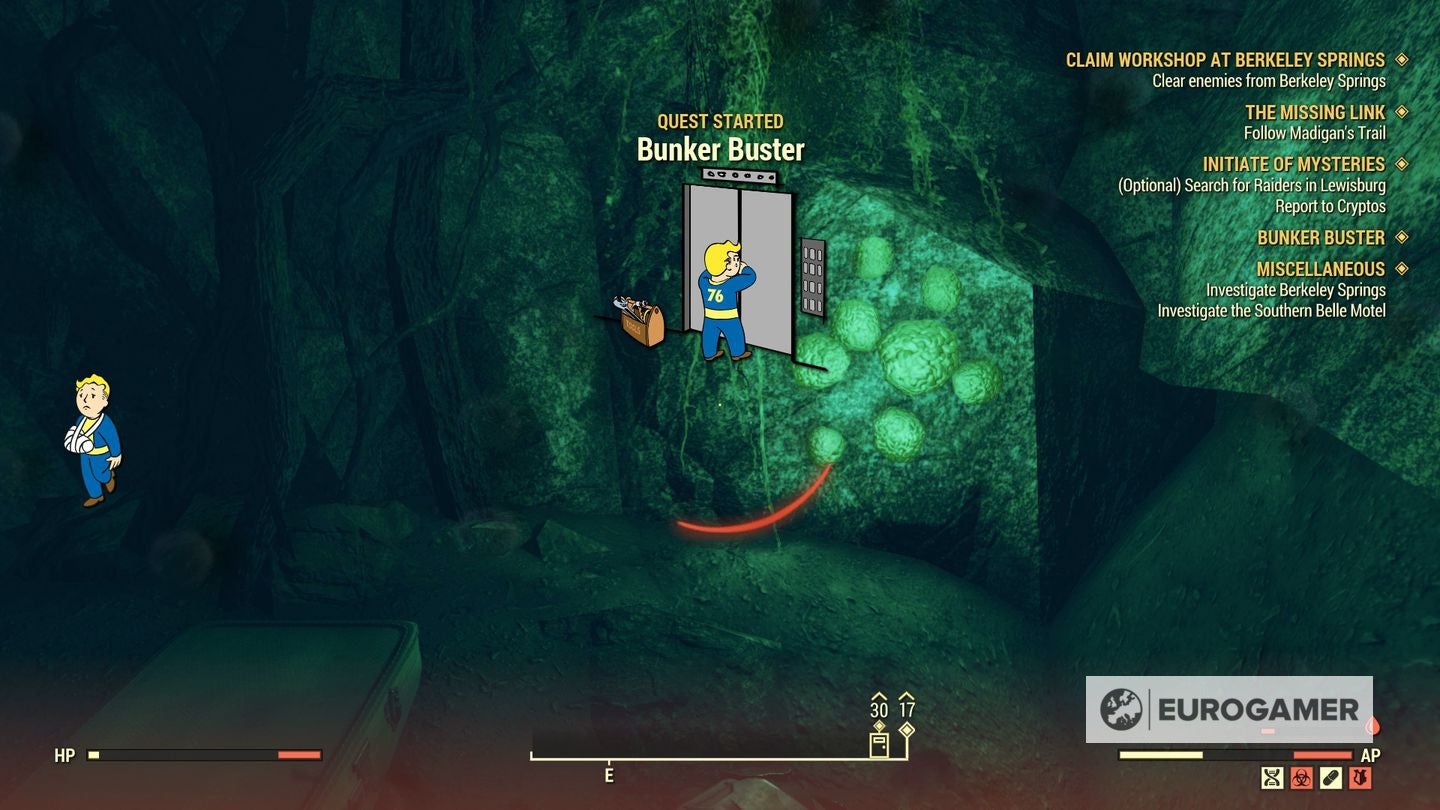This screenshot has width=1440, height=810.
Task: Click the mutation DNA status icon
Action: (1270, 776)
